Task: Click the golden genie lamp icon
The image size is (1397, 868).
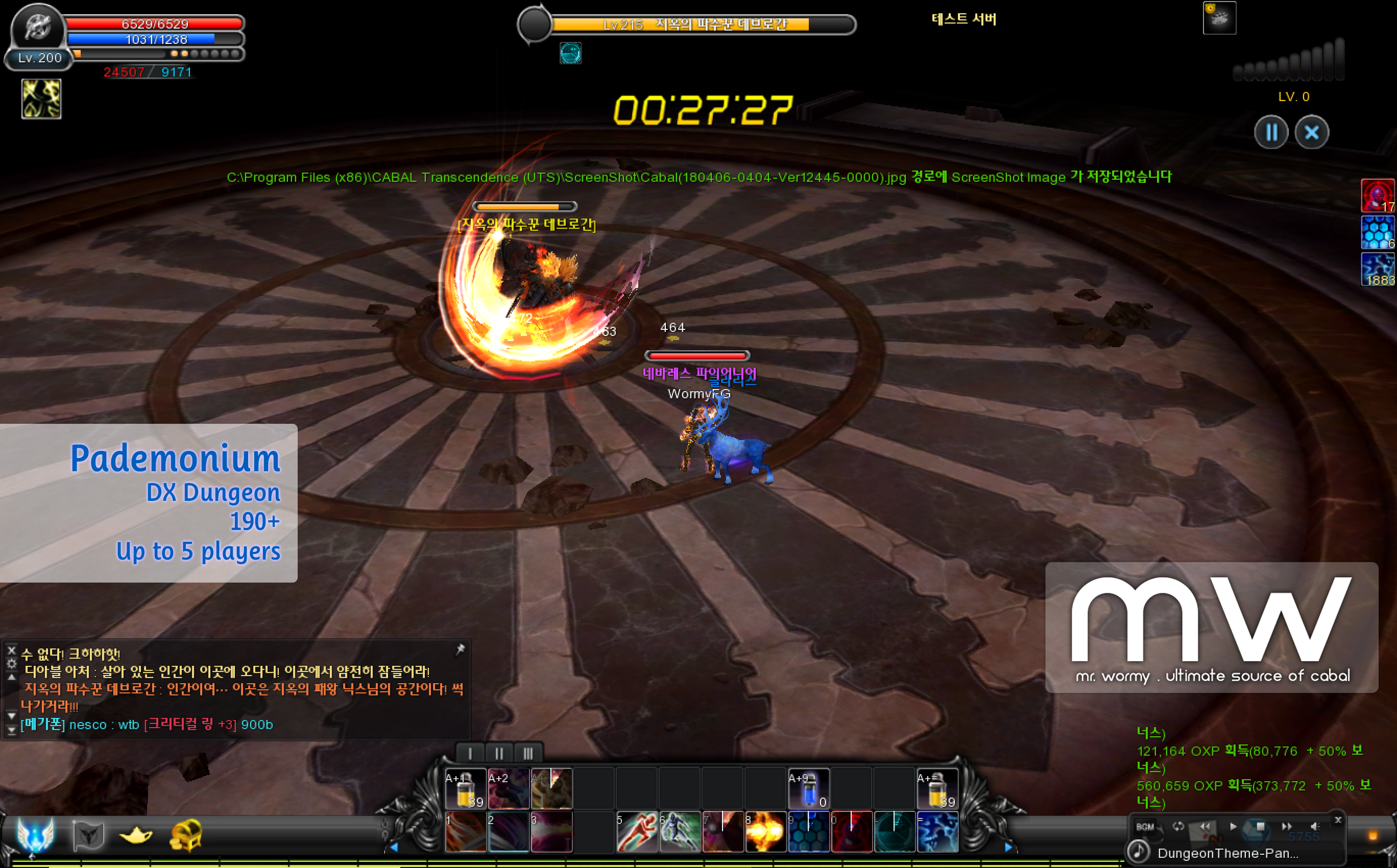Action: coord(135,835)
